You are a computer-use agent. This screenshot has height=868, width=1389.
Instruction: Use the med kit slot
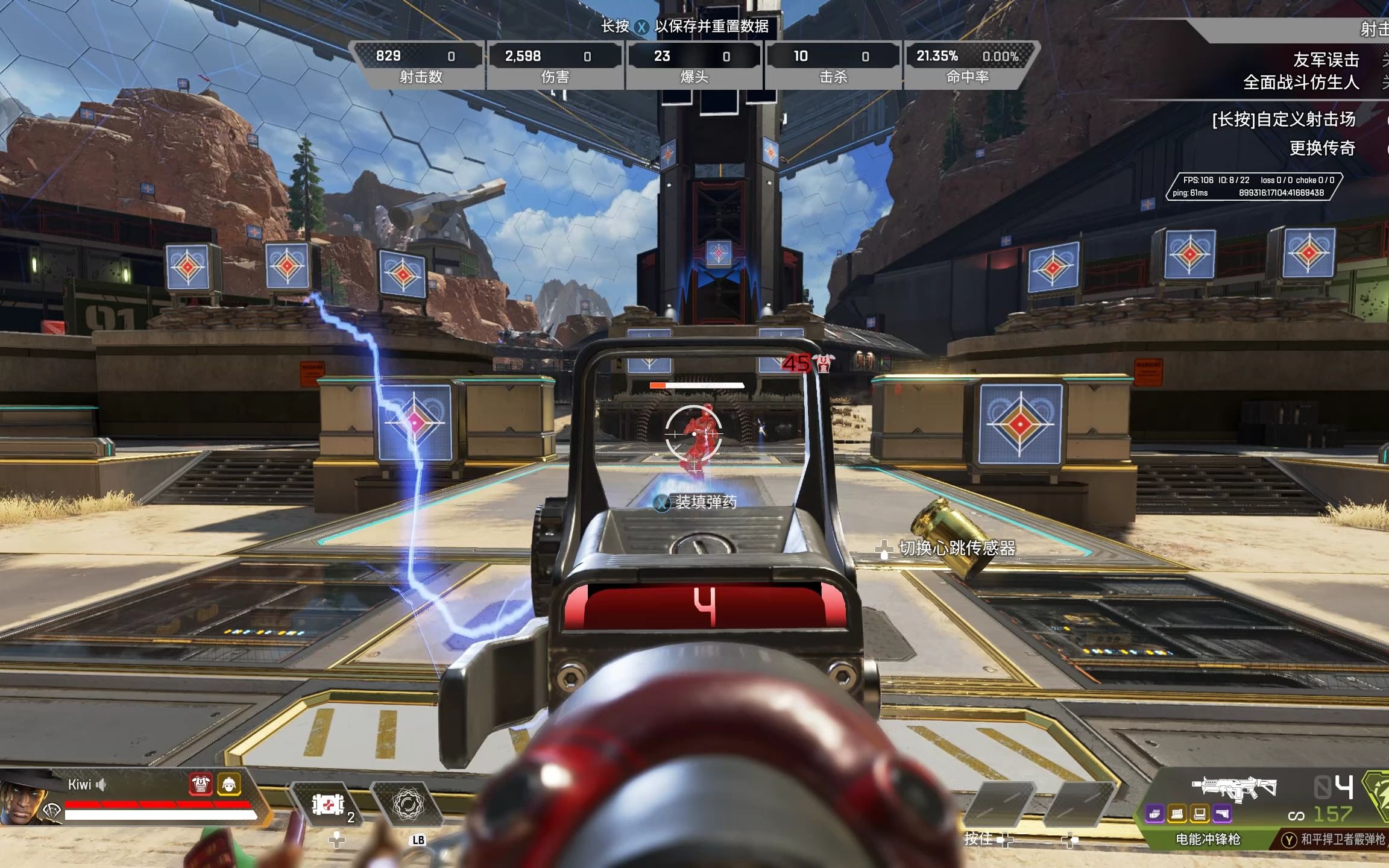click(x=329, y=805)
